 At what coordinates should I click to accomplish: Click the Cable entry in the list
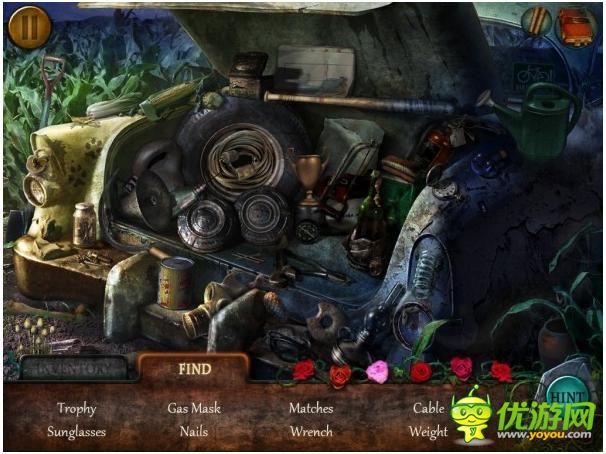pos(428,408)
